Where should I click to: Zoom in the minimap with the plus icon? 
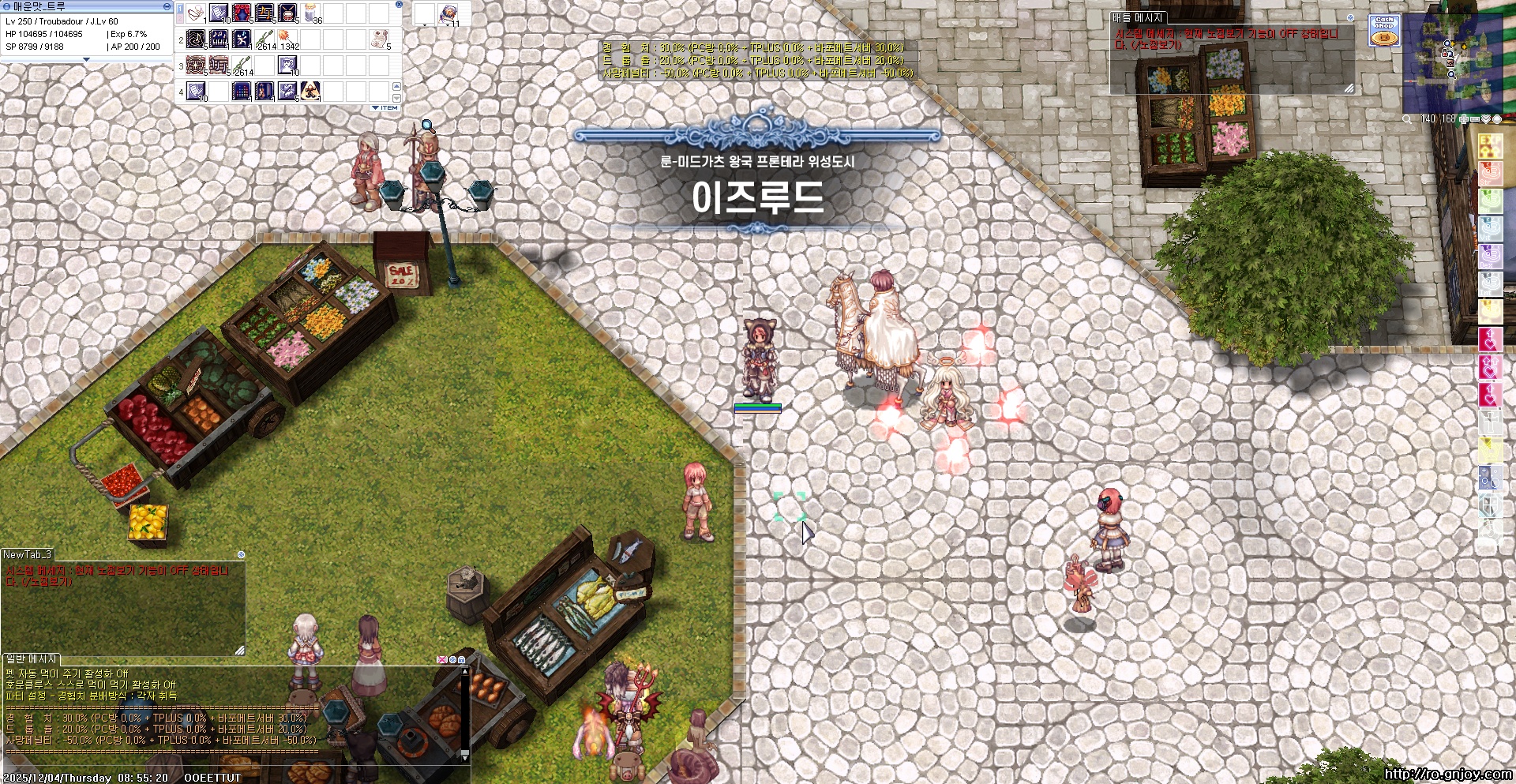click(1463, 119)
